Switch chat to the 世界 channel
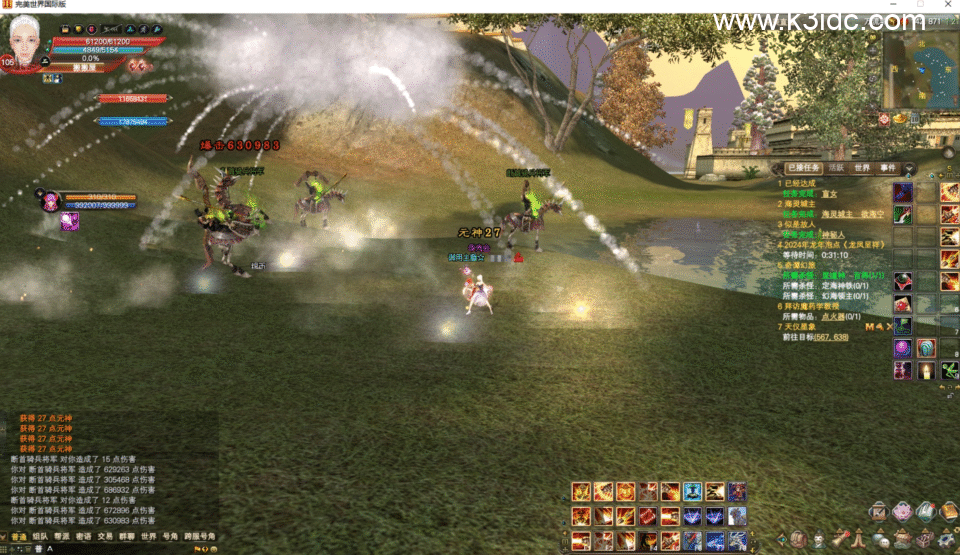The width and height of the screenshot is (960, 555). [x=149, y=537]
